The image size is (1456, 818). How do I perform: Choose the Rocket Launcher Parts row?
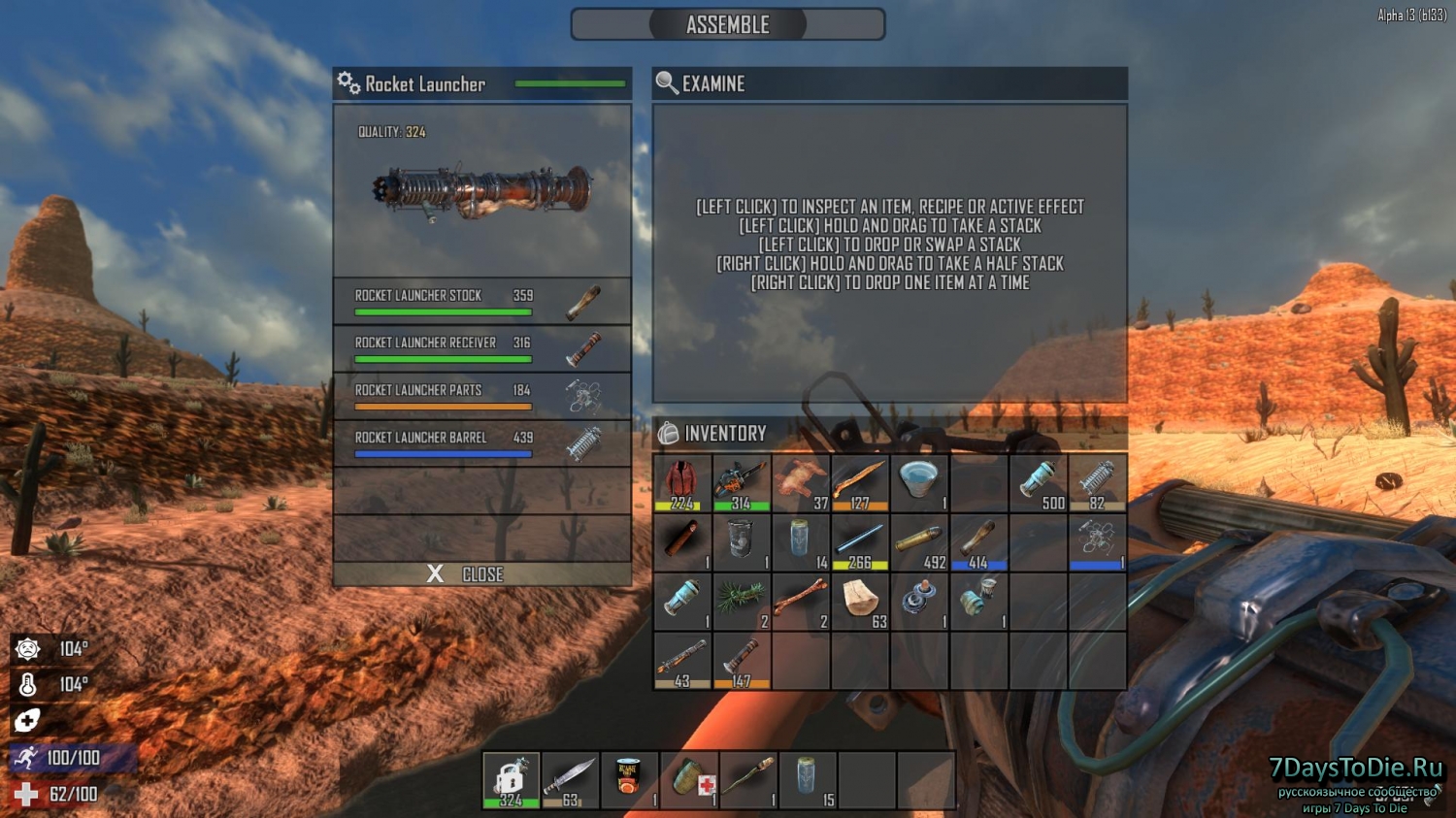pos(481,396)
